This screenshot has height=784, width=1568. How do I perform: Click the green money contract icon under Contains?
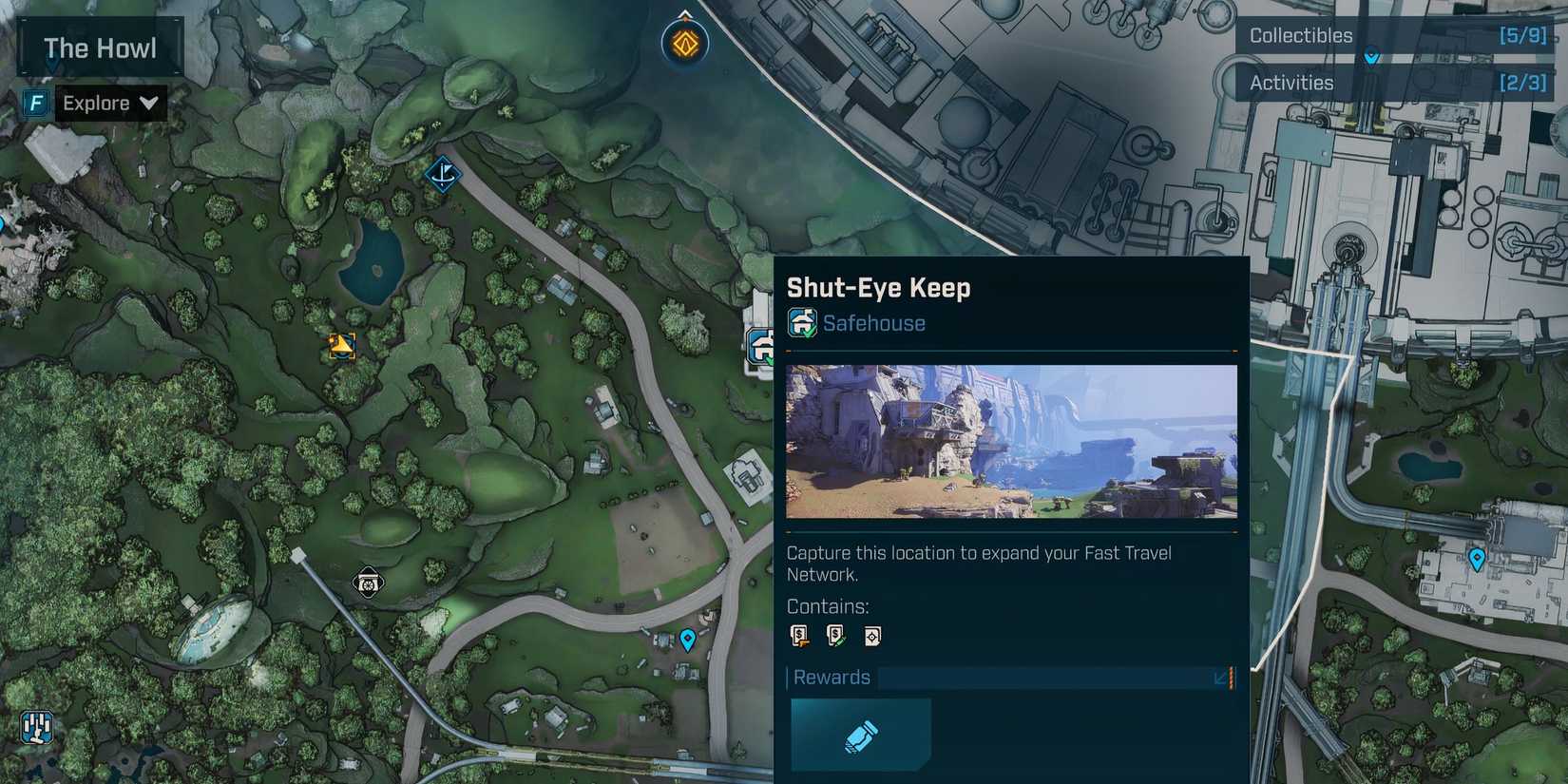(x=835, y=635)
